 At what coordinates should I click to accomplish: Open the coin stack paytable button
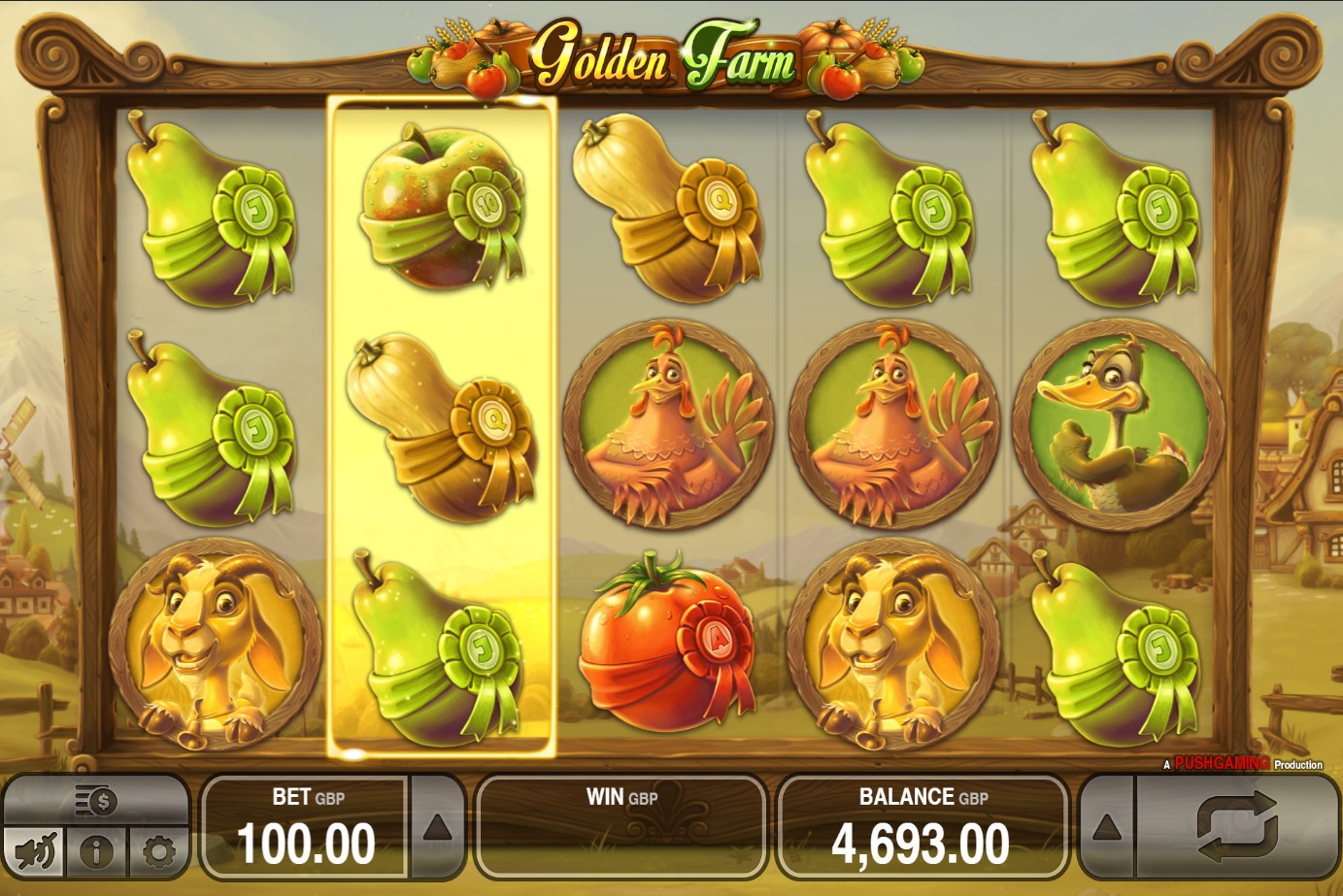click(x=96, y=802)
